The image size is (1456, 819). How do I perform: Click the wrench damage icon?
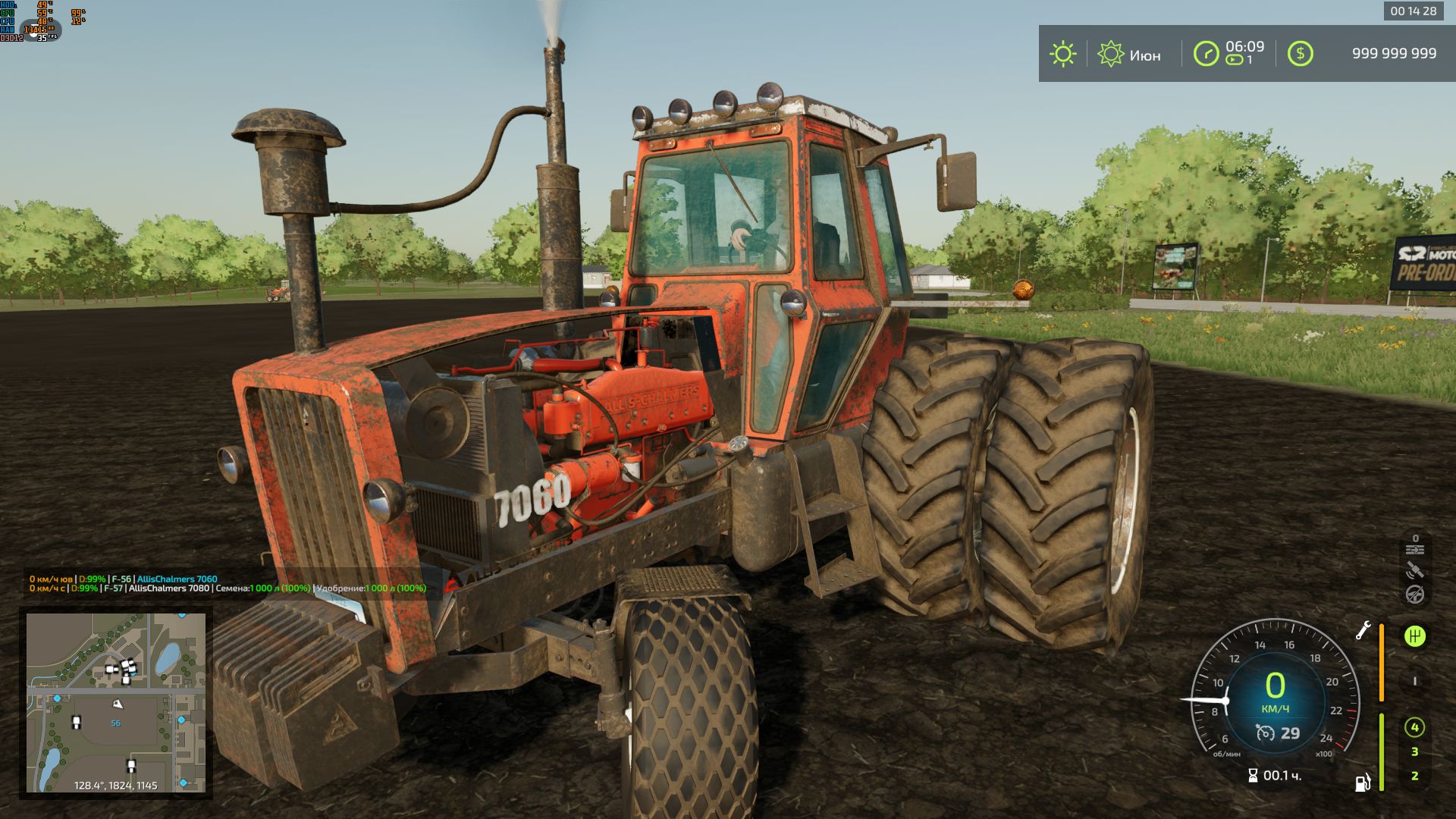coord(1363,630)
